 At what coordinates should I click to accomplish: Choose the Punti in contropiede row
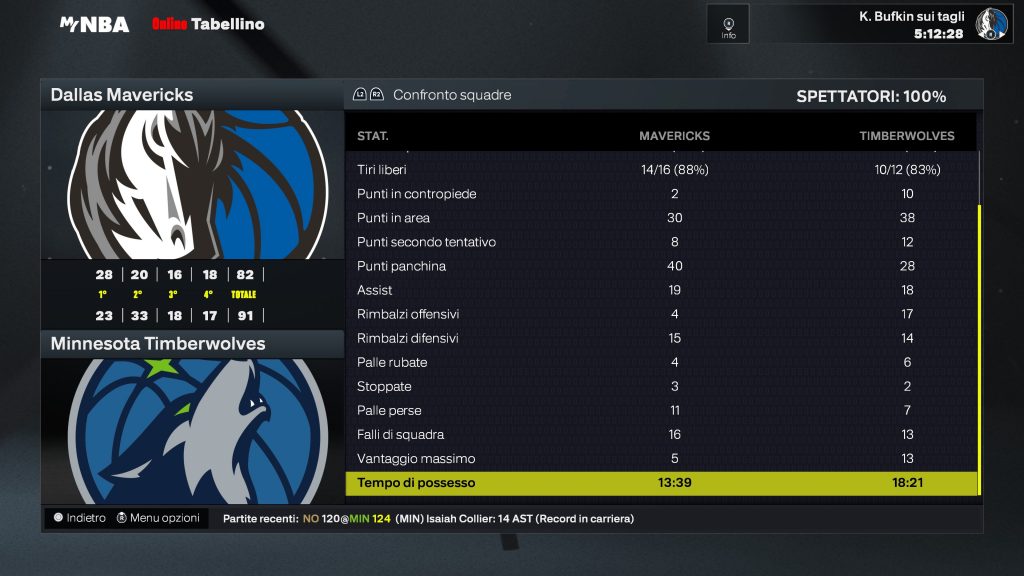click(660, 194)
